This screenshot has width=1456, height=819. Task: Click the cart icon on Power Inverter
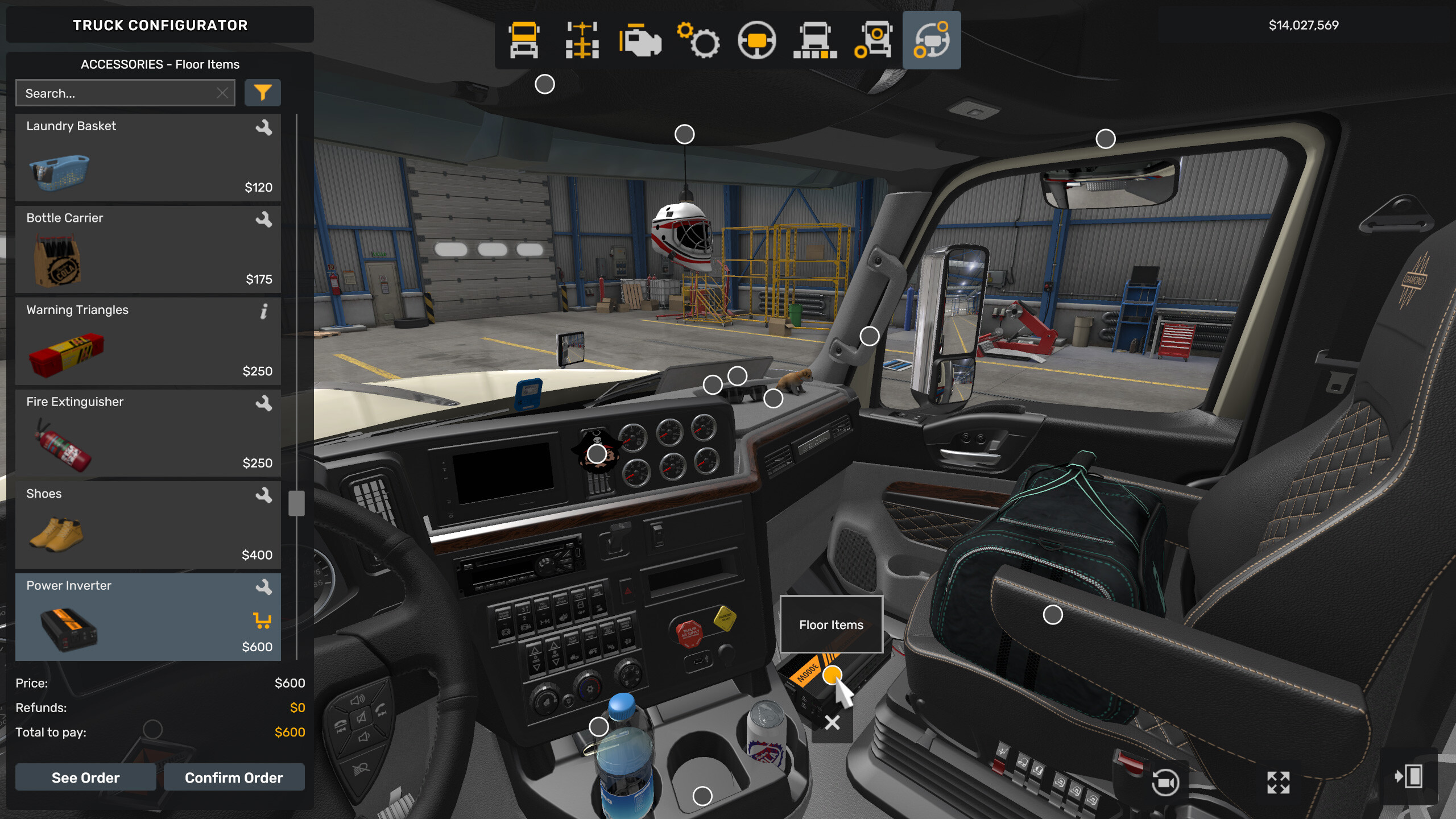[x=263, y=620]
